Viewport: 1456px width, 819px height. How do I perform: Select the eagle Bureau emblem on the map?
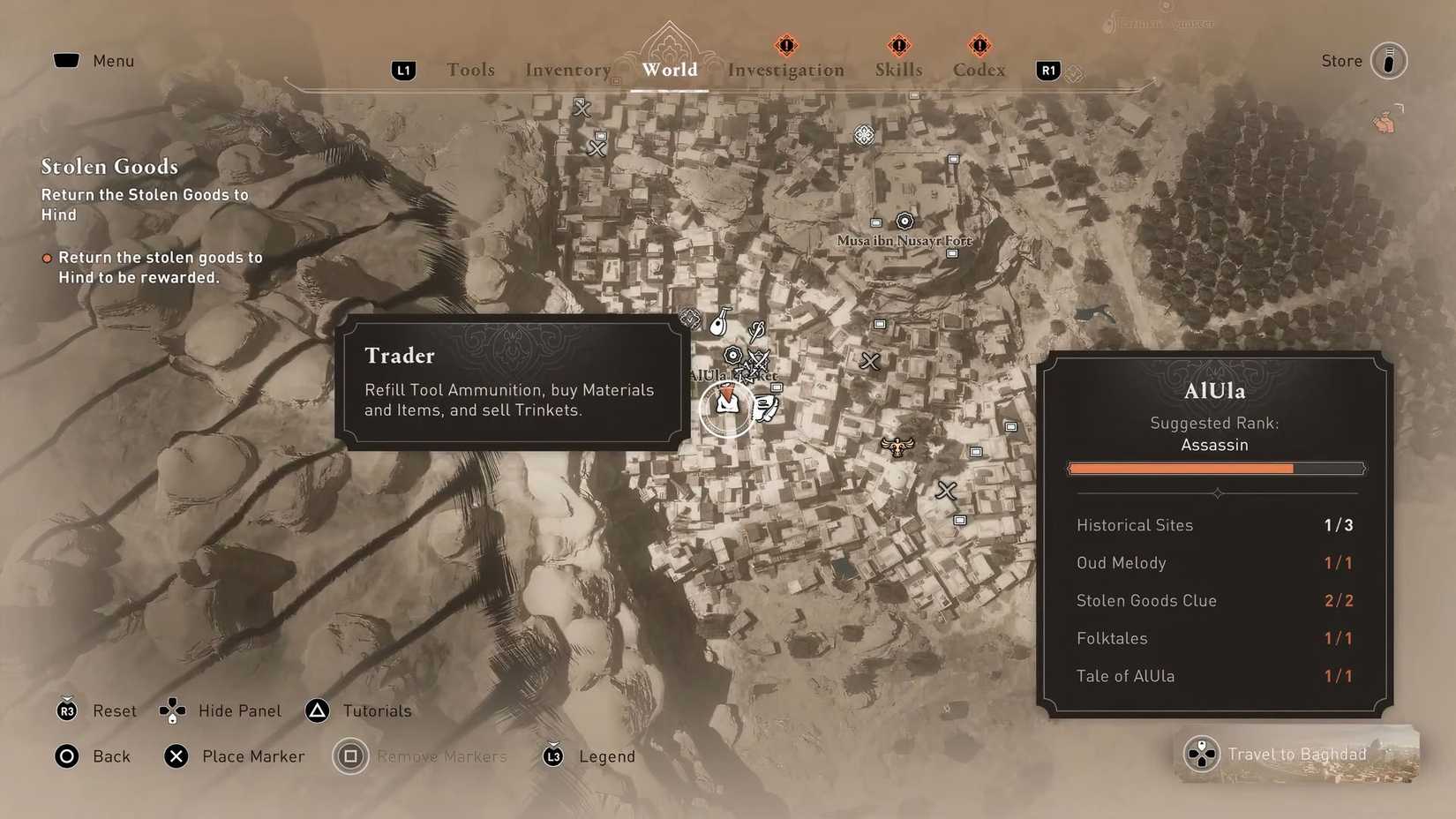(x=897, y=446)
